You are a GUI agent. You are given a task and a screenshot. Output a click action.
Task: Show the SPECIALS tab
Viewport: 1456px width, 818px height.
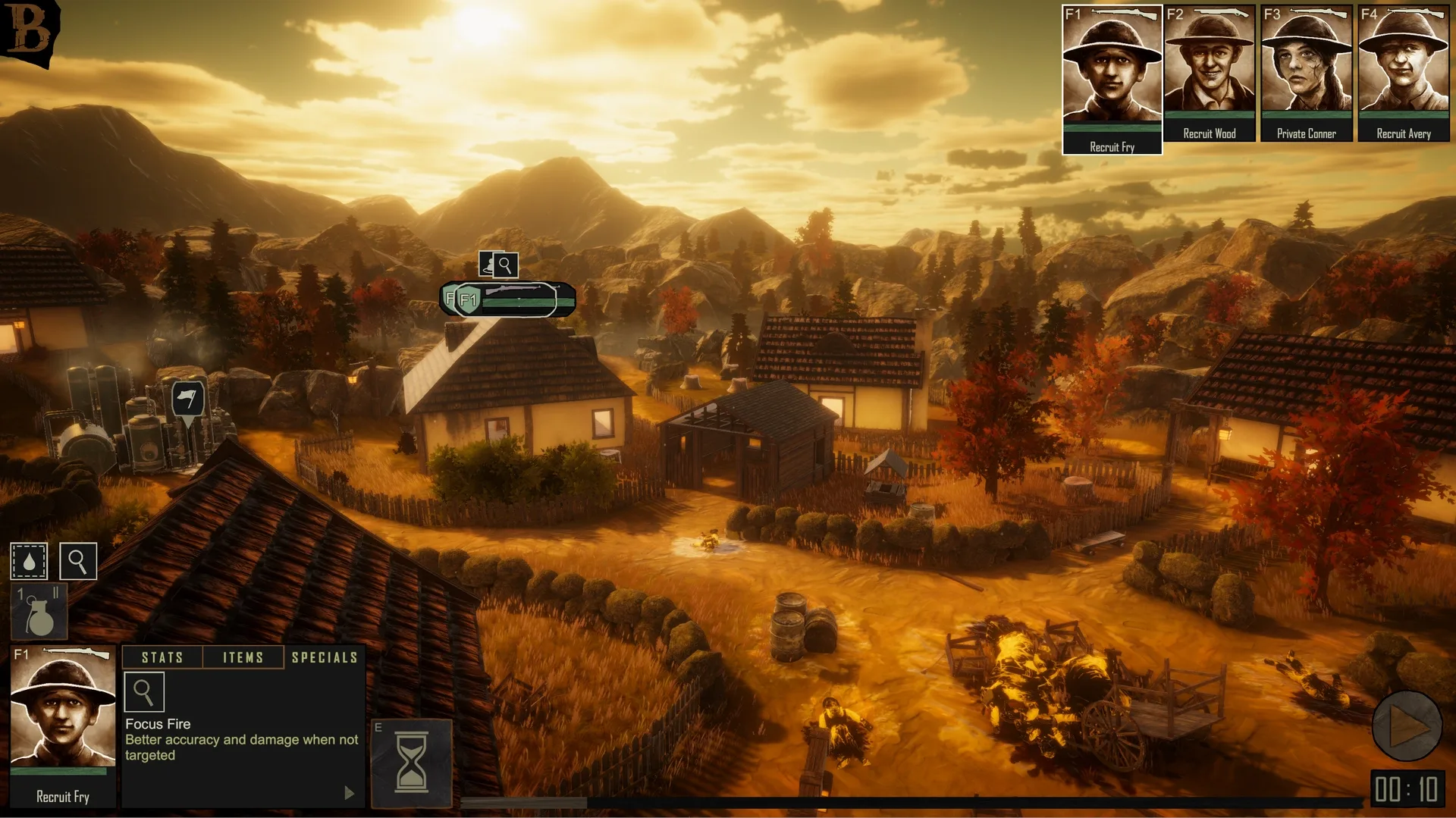(x=325, y=657)
